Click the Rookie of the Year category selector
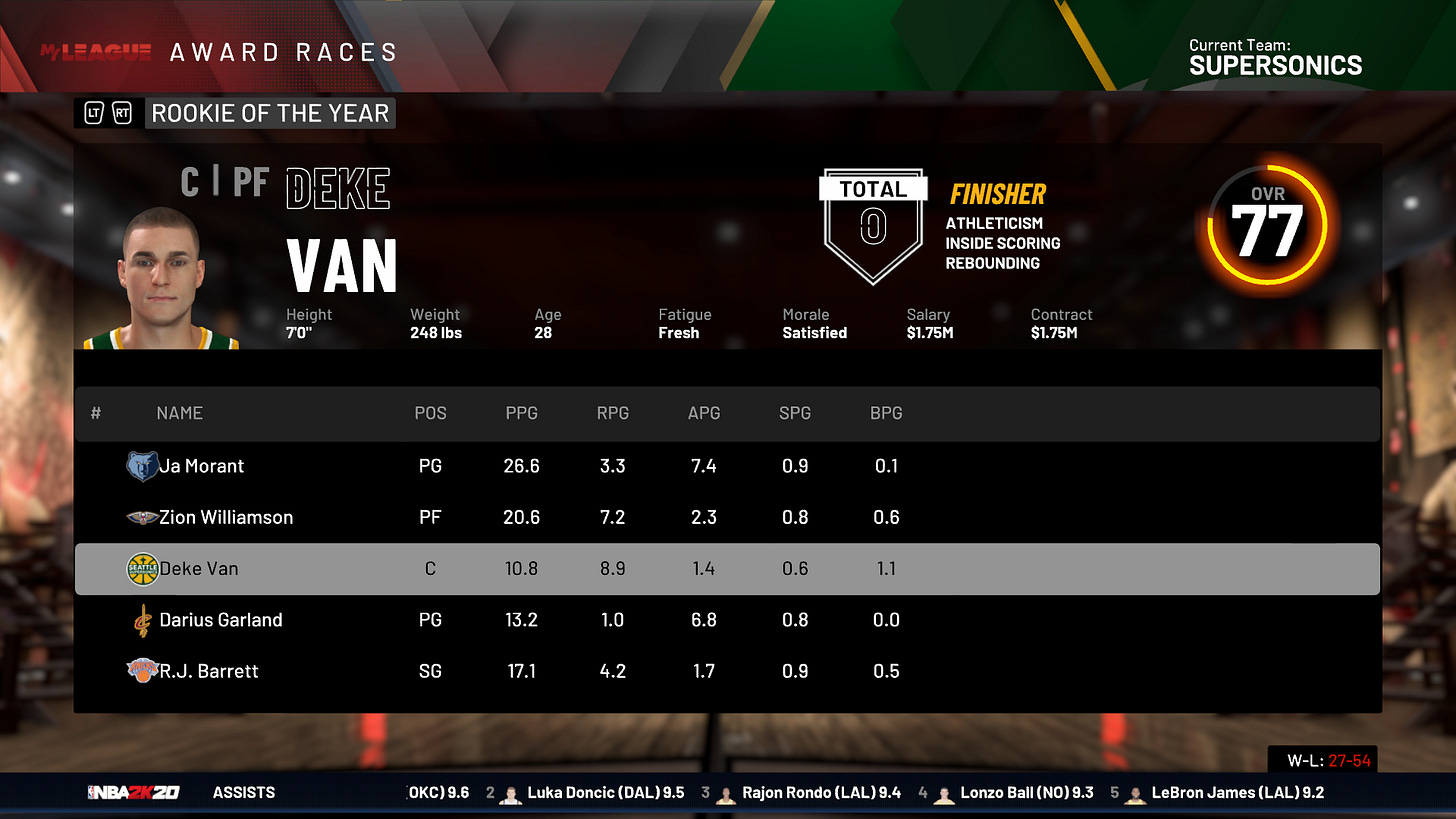Image resolution: width=1456 pixels, height=819 pixels. [270, 113]
